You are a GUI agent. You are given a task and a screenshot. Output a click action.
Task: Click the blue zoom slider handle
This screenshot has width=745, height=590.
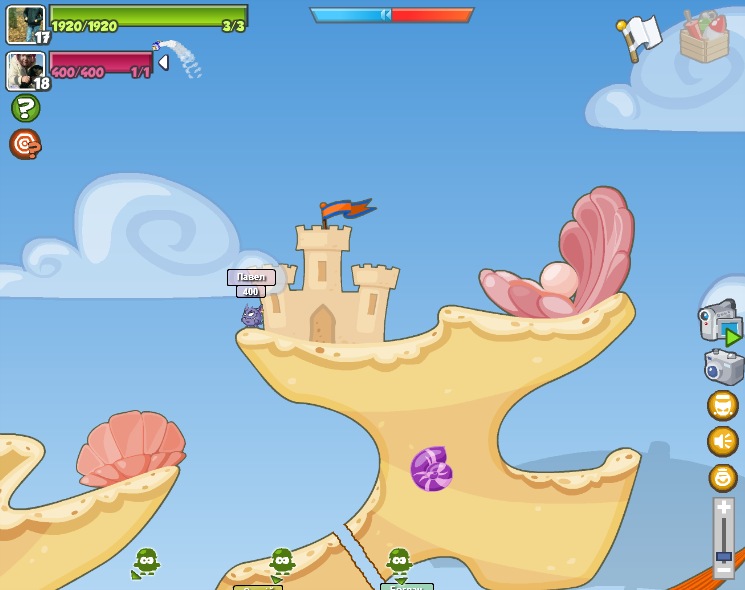click(724, 556)
